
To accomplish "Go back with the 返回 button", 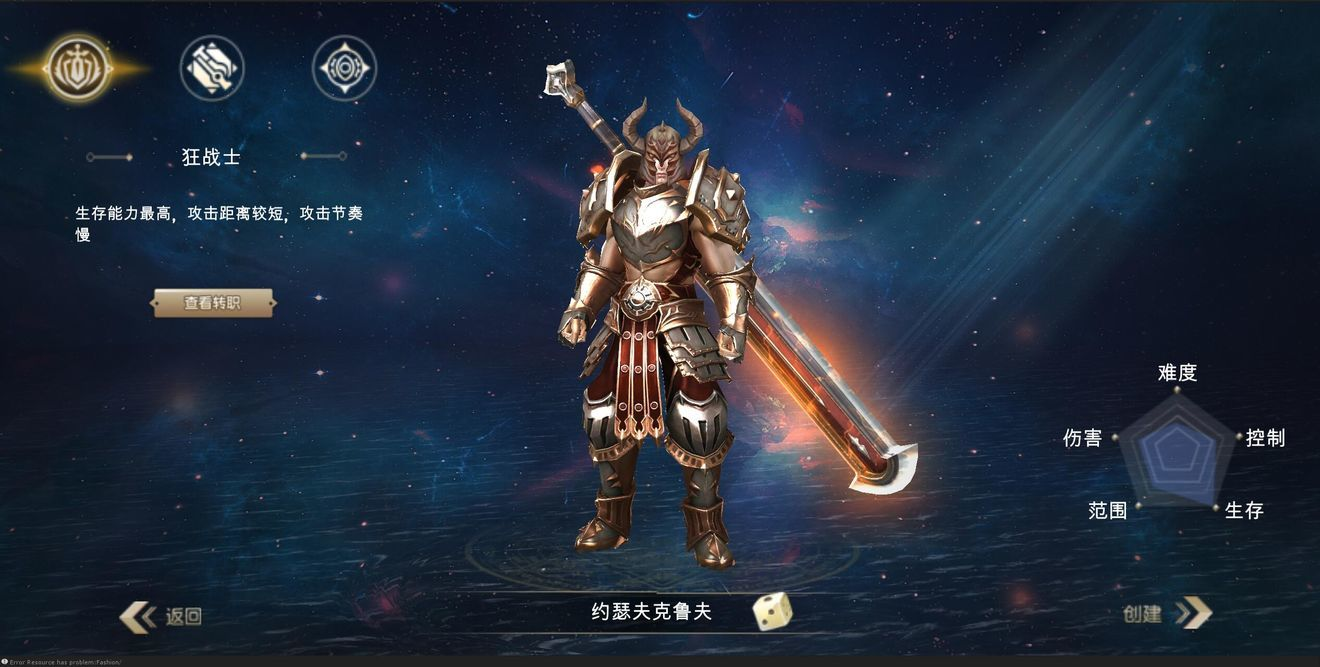I will click(163, 616).
